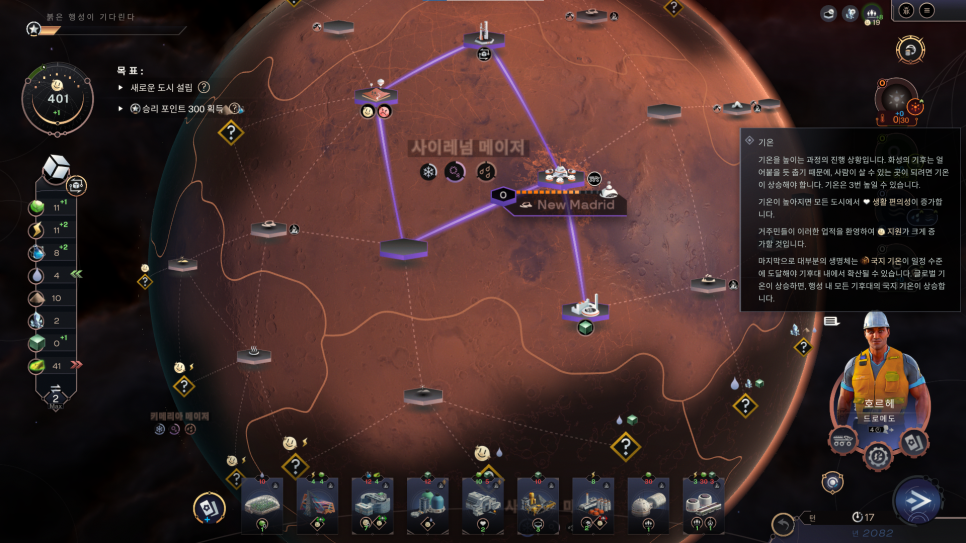Use the leader's lightning gear ability
Screen dimensions: 966x543
[x=878, y=457]
